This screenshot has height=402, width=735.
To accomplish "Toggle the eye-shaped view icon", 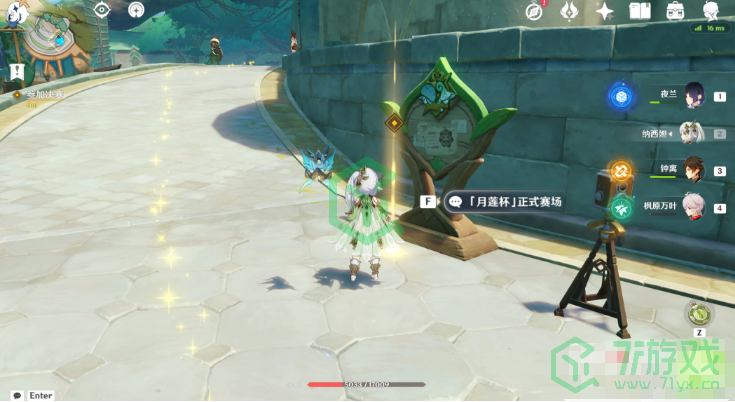I will tap(101, 10).
